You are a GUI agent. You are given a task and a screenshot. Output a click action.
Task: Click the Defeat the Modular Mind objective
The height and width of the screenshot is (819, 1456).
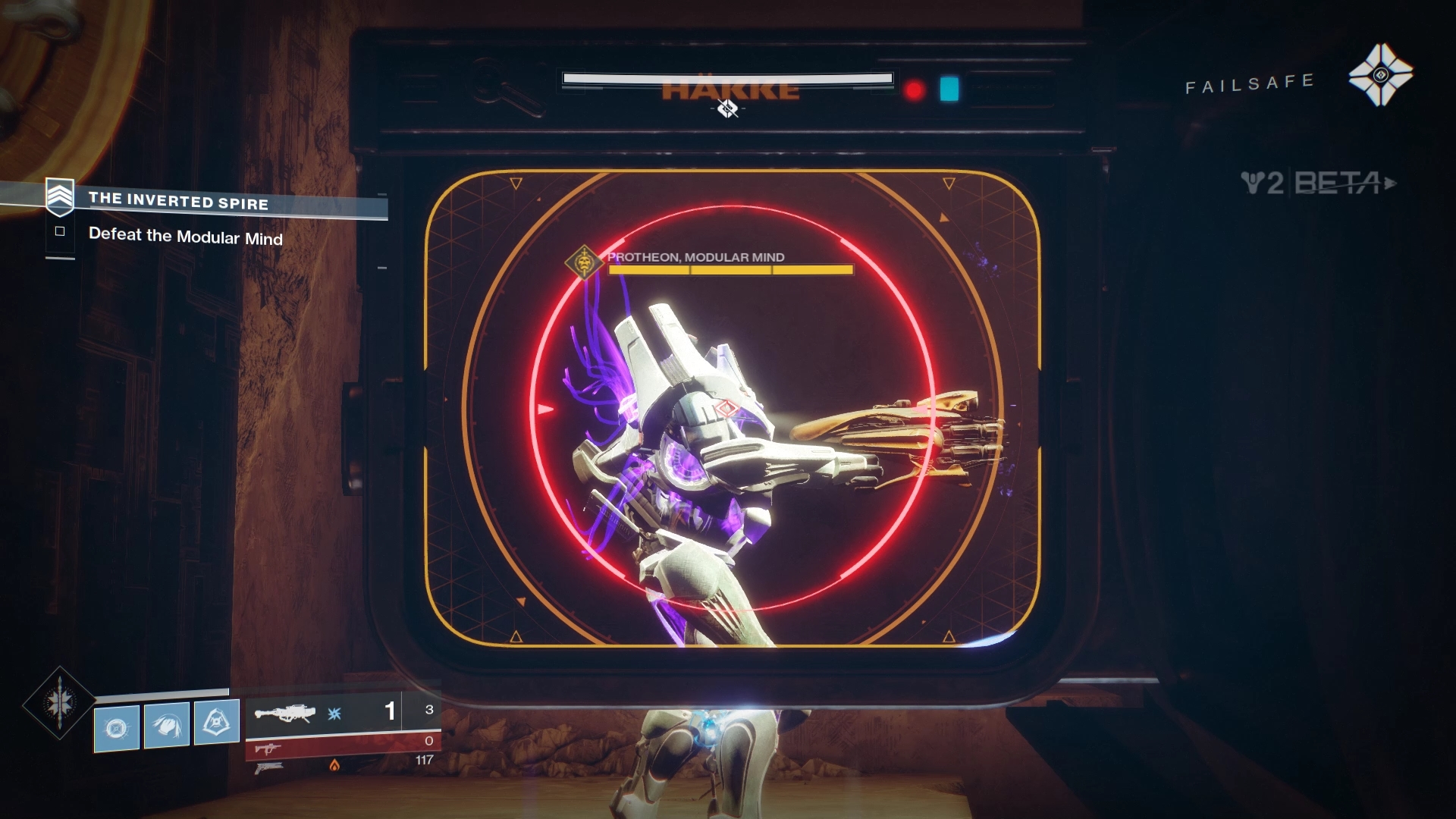tap(185, 237)
